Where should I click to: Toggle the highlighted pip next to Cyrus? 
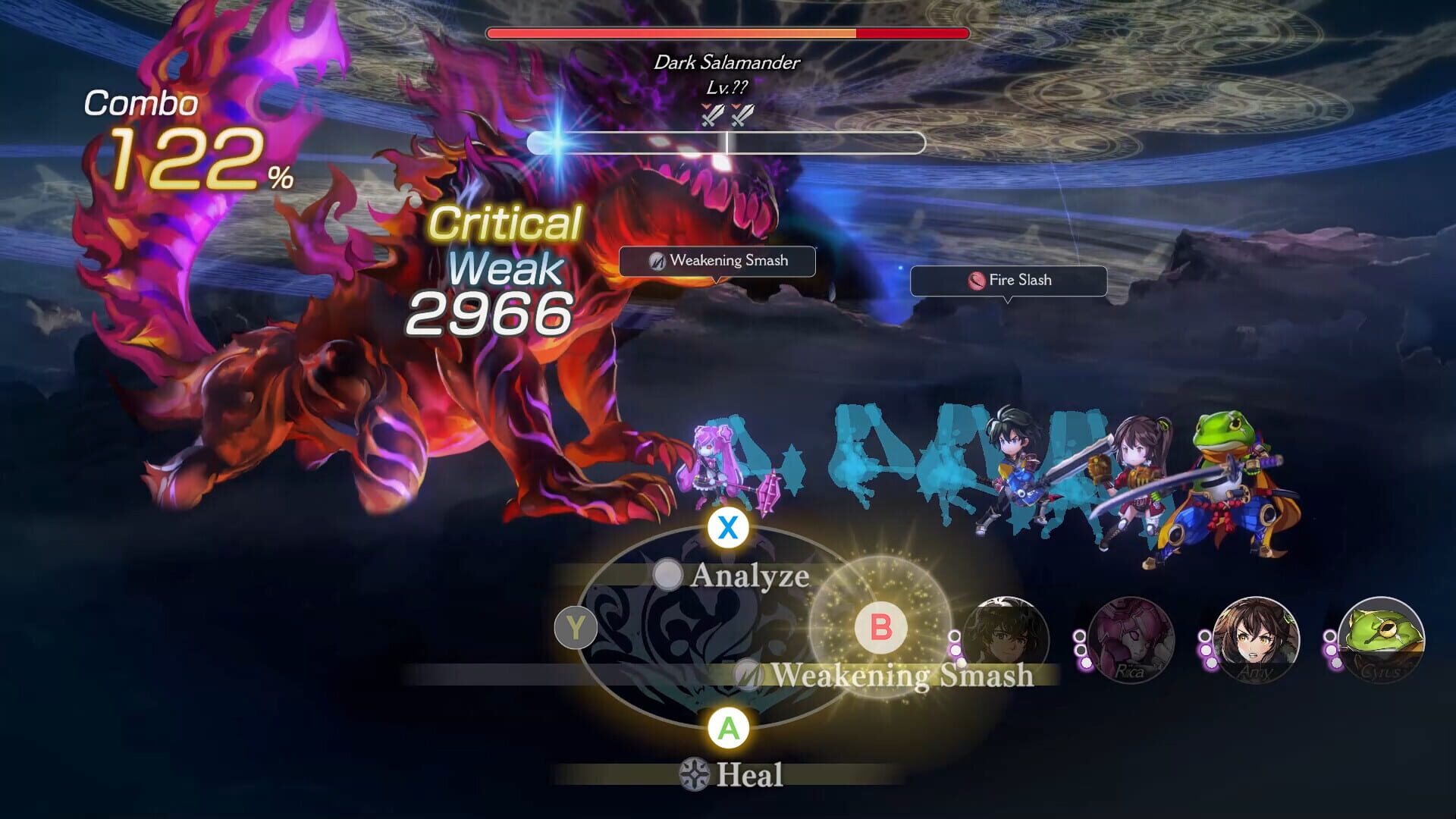click(x=1335, y=663)
